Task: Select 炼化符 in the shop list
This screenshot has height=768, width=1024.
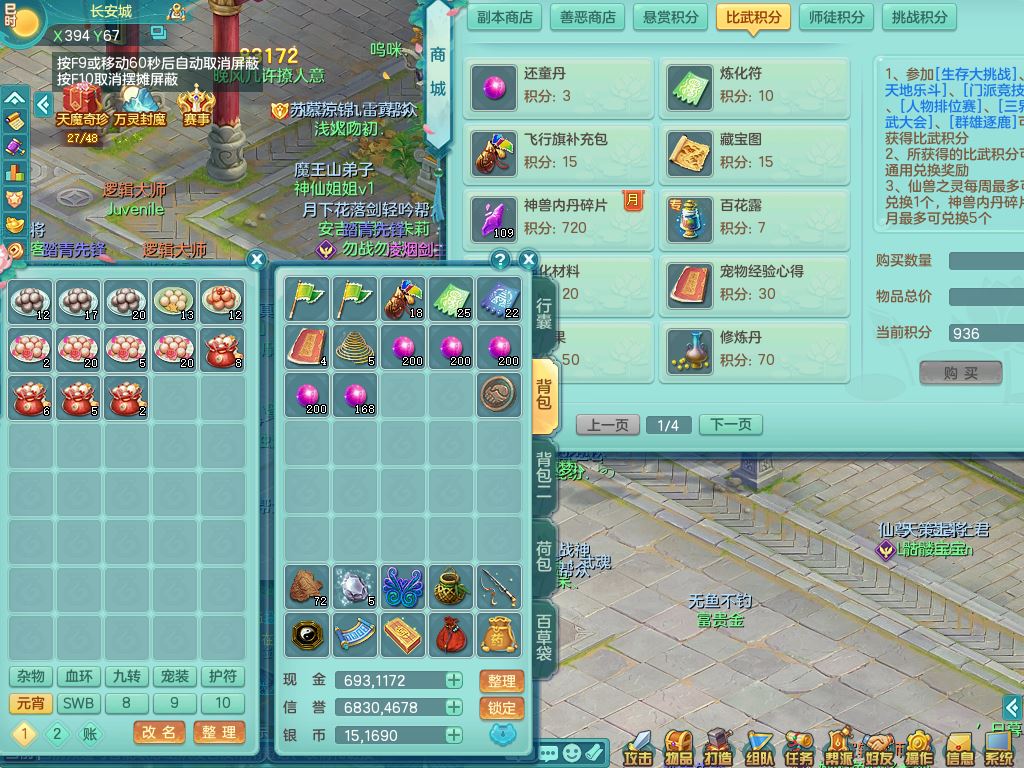Action: [754, 86]
